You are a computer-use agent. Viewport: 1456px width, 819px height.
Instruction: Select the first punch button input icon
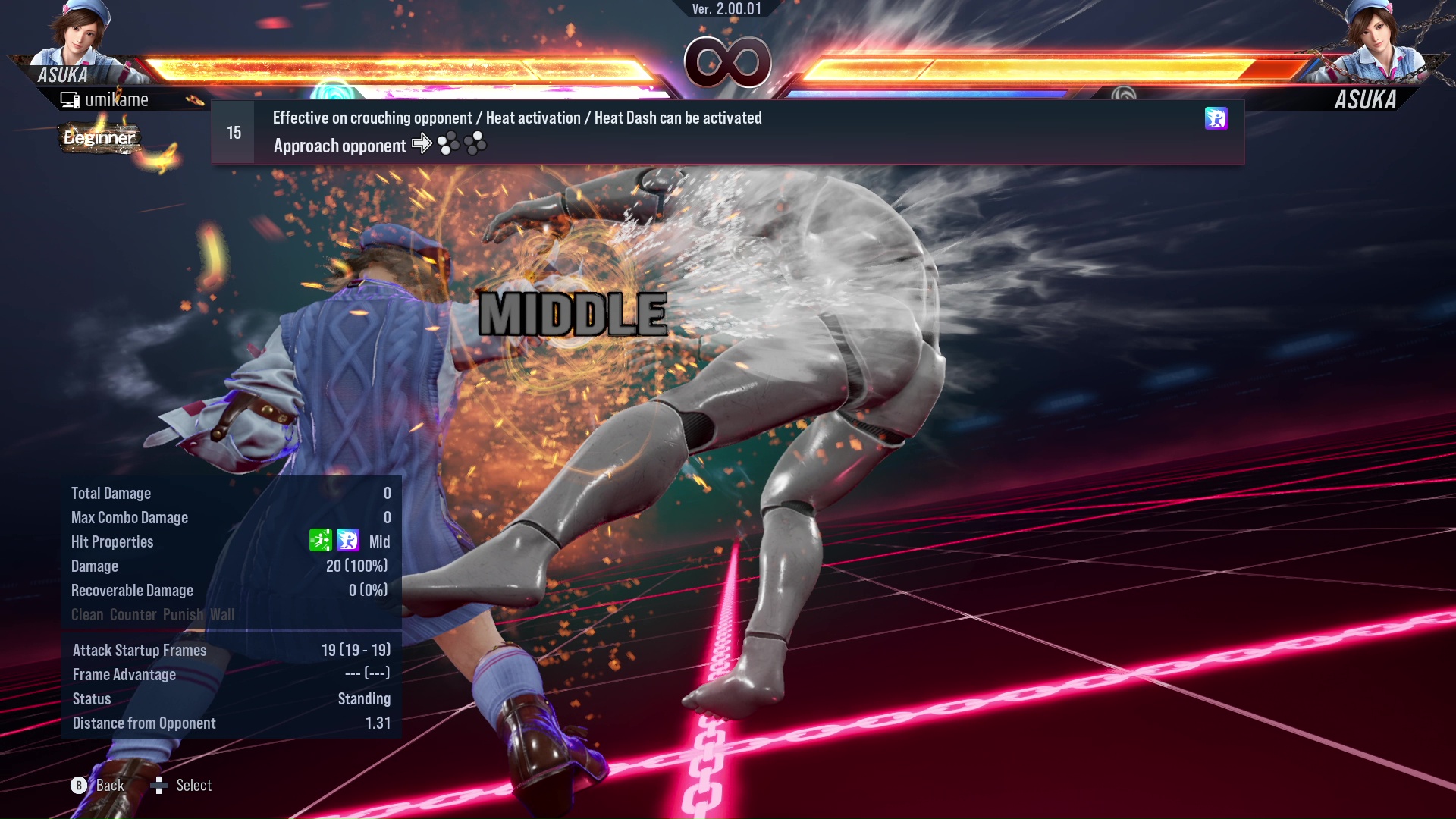click(447, 143)
